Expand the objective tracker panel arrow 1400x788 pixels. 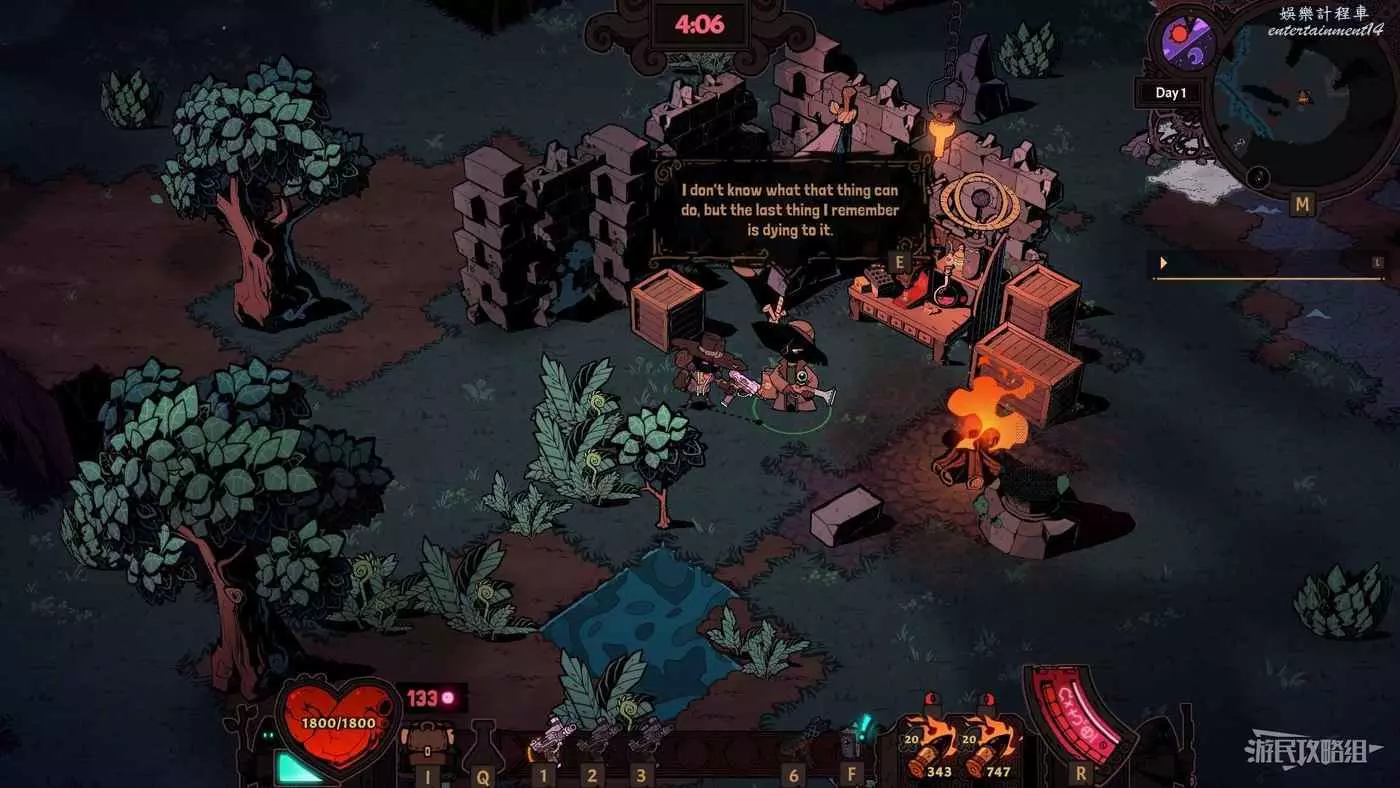pos(1163,263)
